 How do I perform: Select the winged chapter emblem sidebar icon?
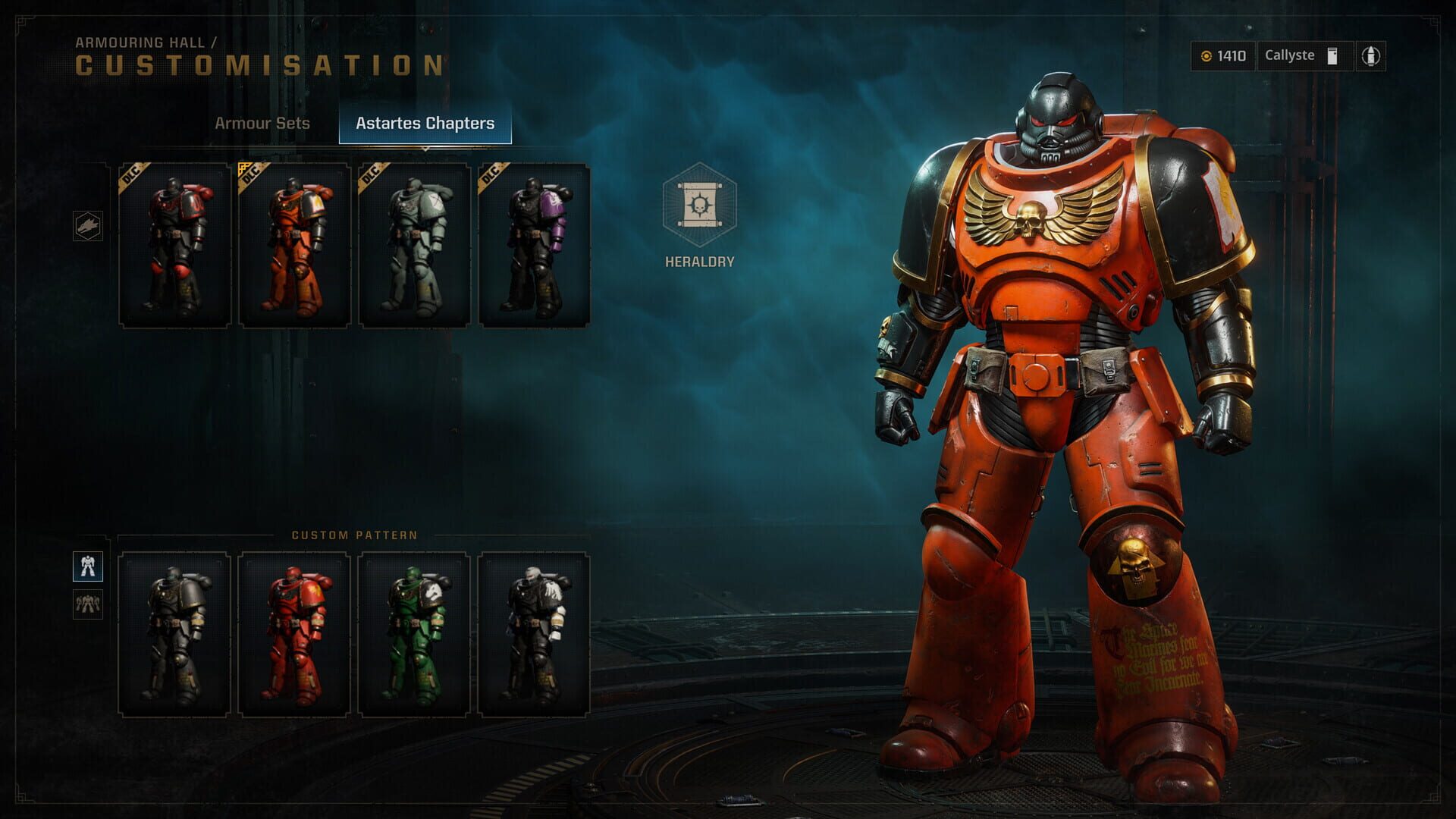tap(89, 224)
